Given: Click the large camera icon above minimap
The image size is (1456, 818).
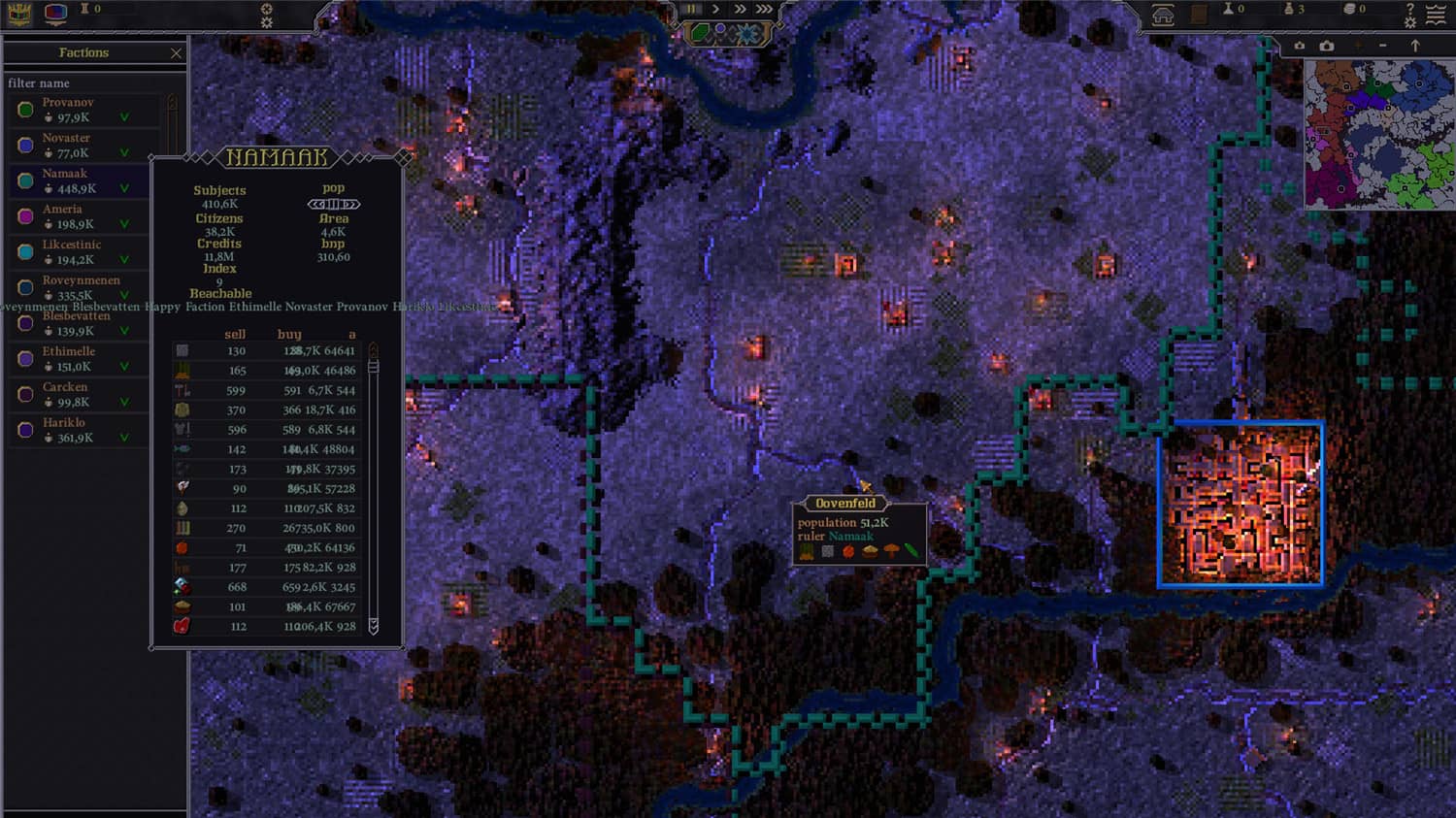Looking at the screenshot, I should (x=1327, y=46).
